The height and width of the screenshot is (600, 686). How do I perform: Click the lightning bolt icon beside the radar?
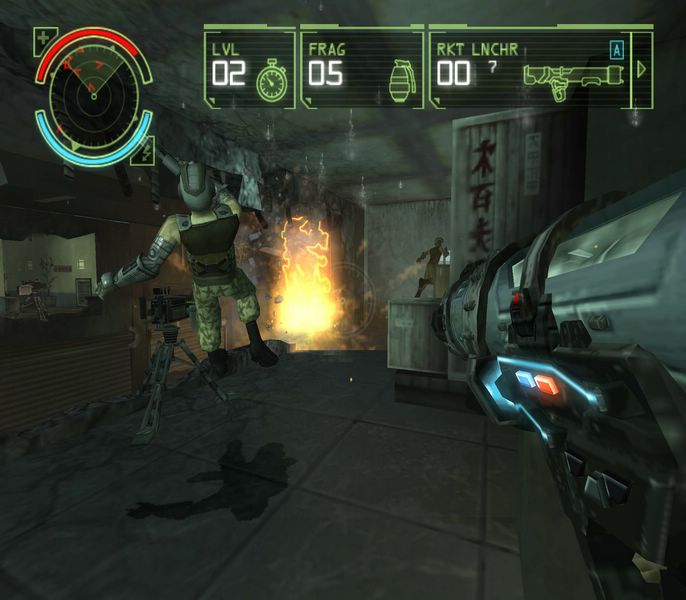148,152
